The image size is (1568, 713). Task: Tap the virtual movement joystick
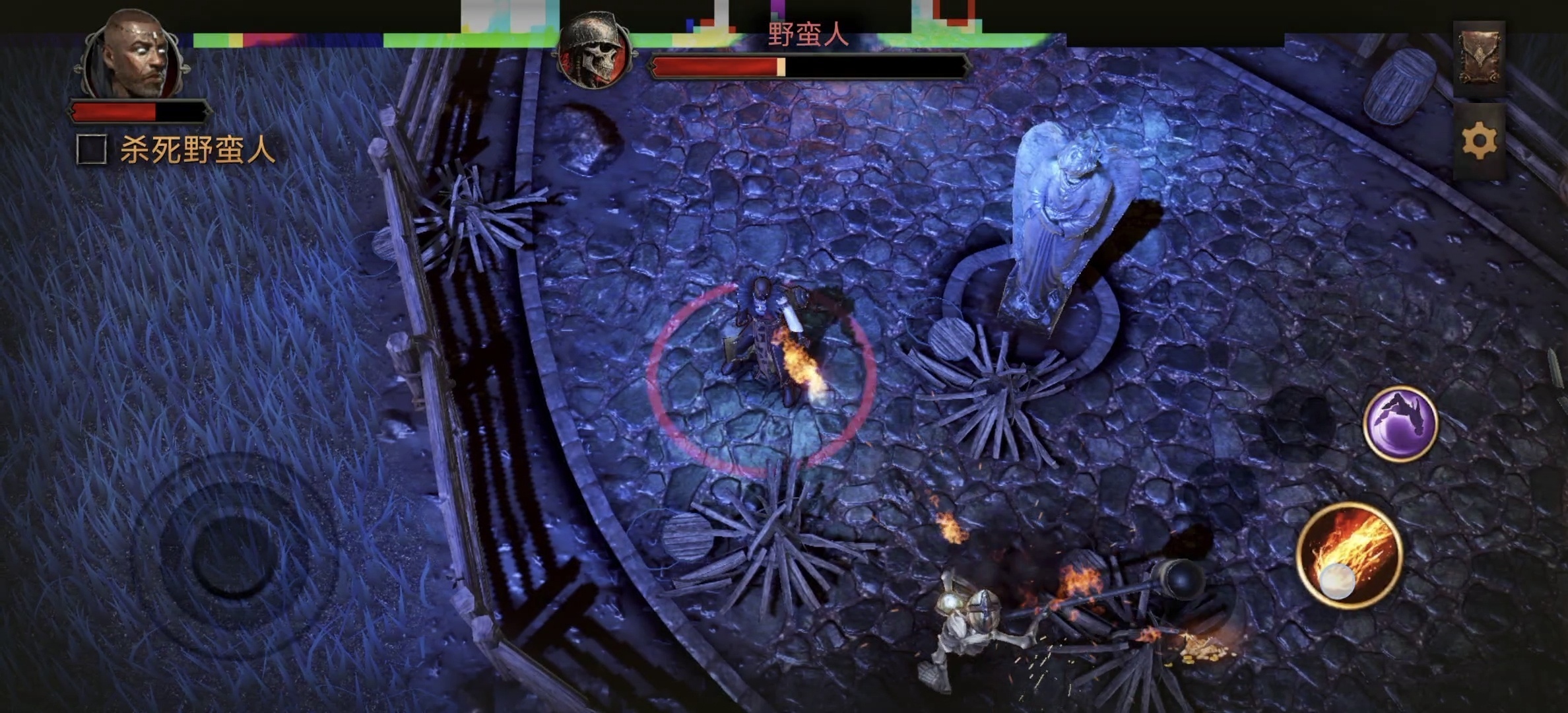click(x=232, y=556)
